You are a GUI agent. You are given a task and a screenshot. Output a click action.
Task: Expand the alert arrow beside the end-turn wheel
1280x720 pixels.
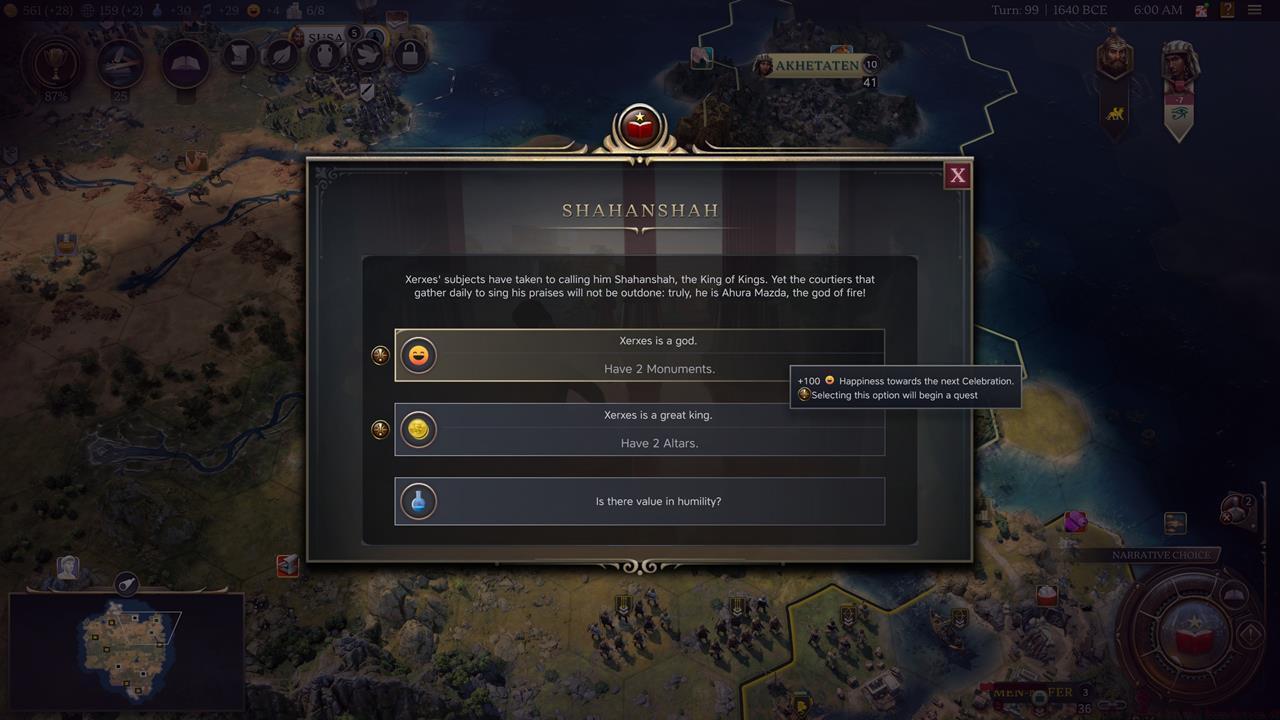coord(1249,635)
